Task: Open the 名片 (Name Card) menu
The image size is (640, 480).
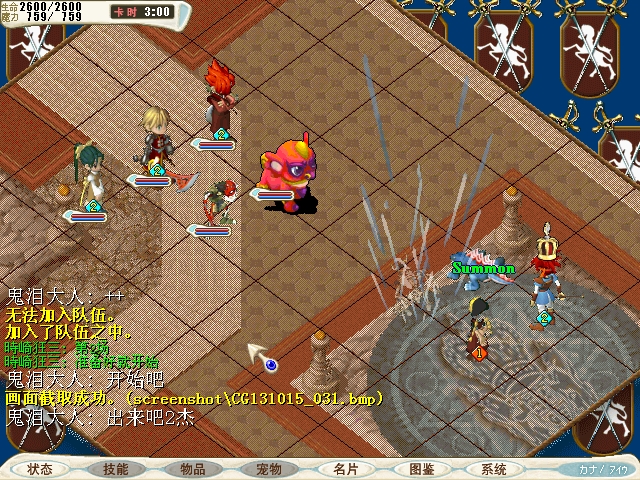Action: click(x=345, y=469)
